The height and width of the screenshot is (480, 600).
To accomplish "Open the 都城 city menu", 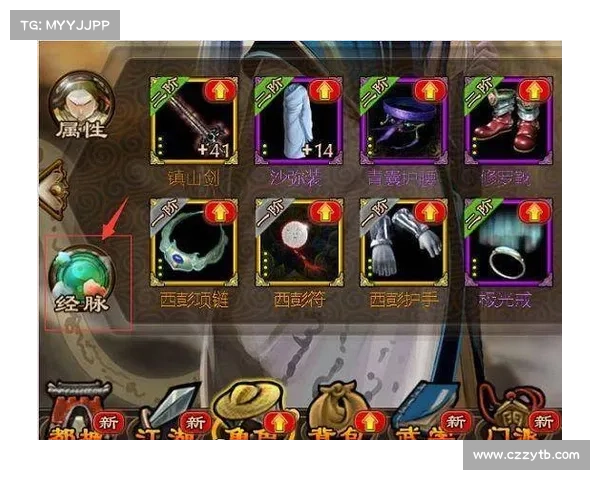I will pos(75,412).
